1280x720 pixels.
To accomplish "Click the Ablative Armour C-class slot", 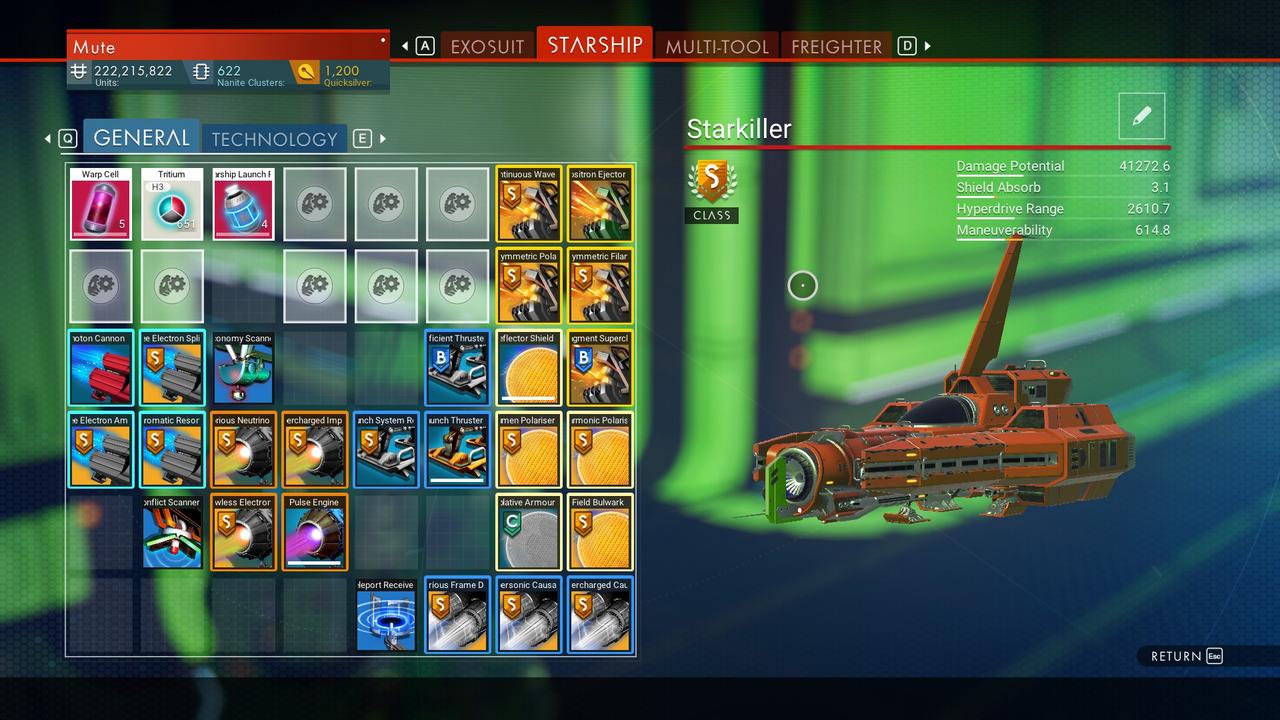I will 528,532.
